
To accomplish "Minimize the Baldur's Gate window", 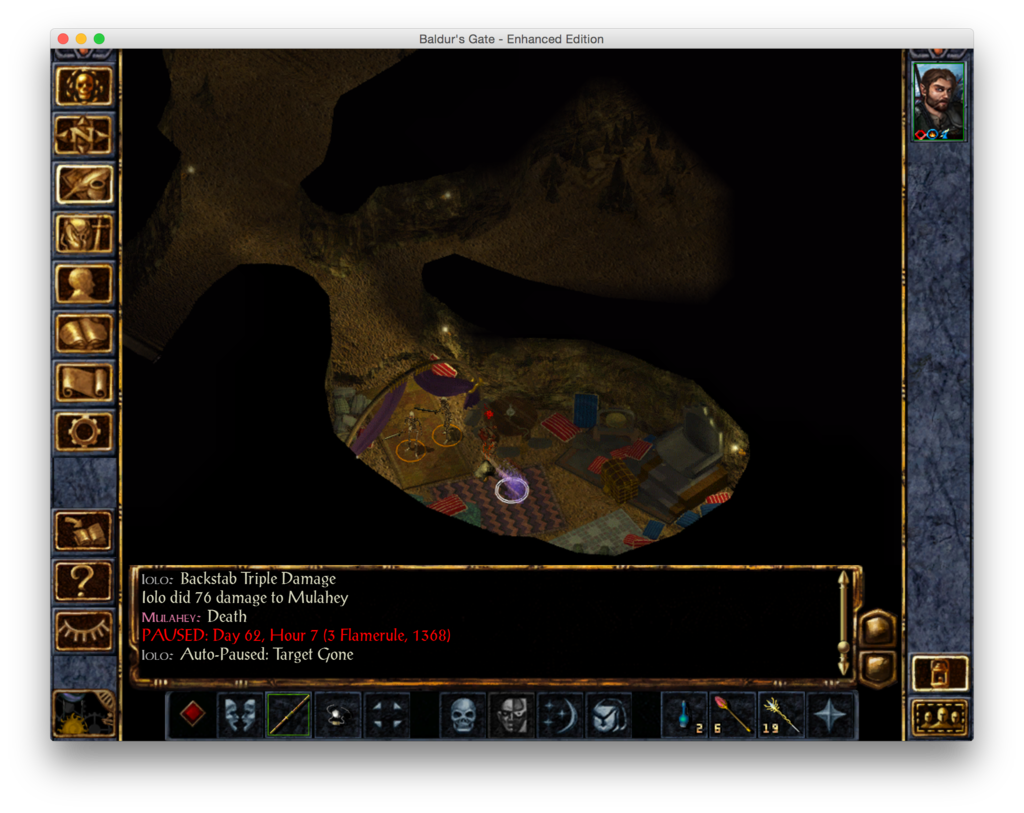I will (x=81, y=39).
